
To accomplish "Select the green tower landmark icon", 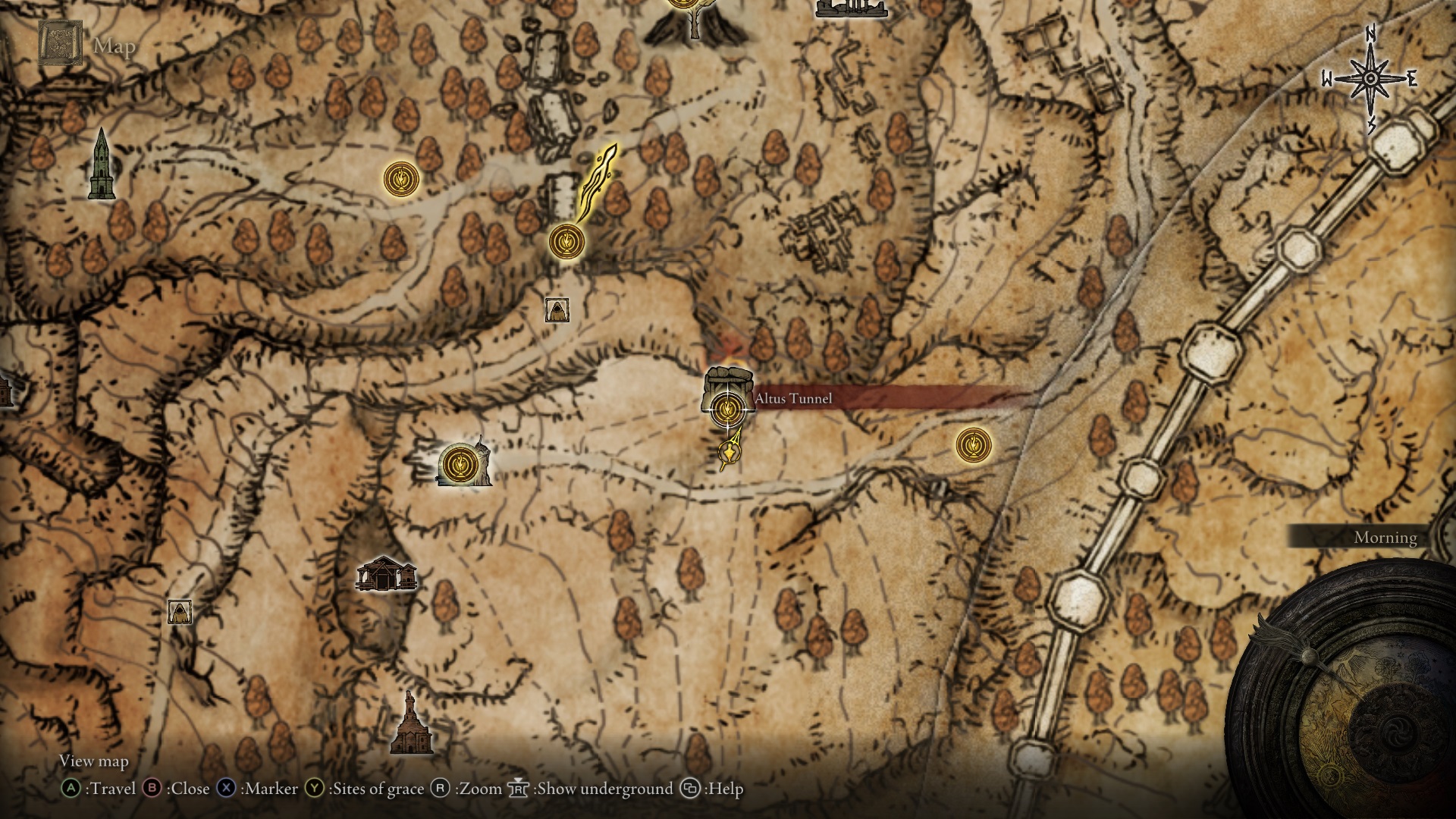I will tap(101, 165).
